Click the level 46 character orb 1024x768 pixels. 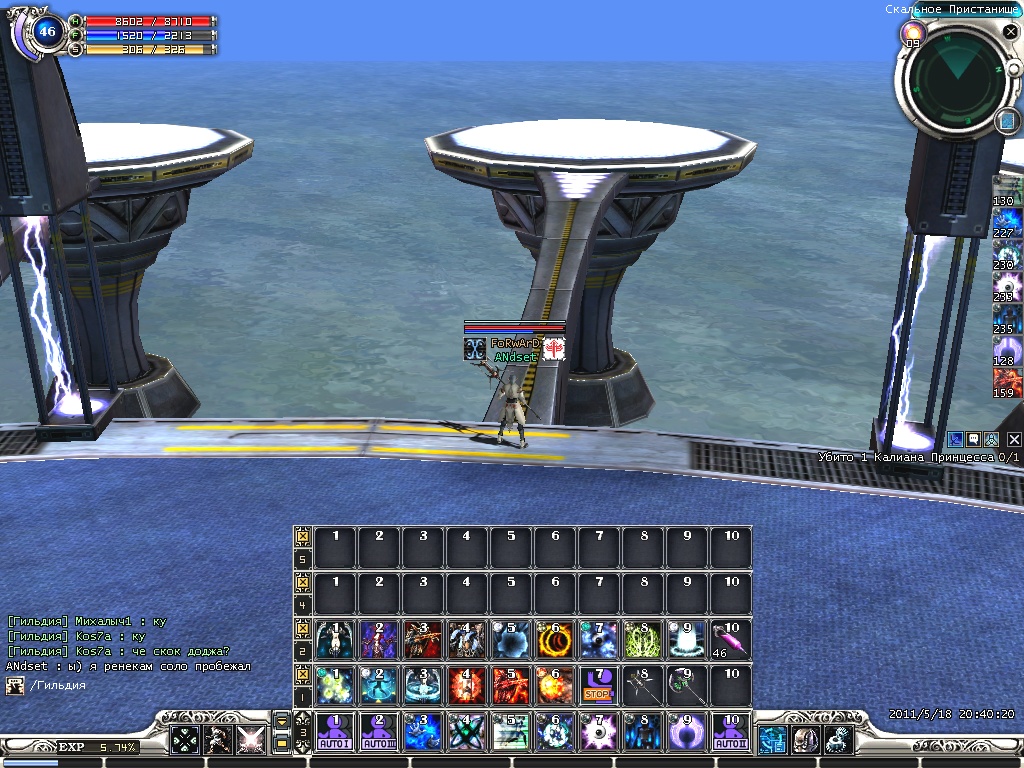[x=46, y=32]
